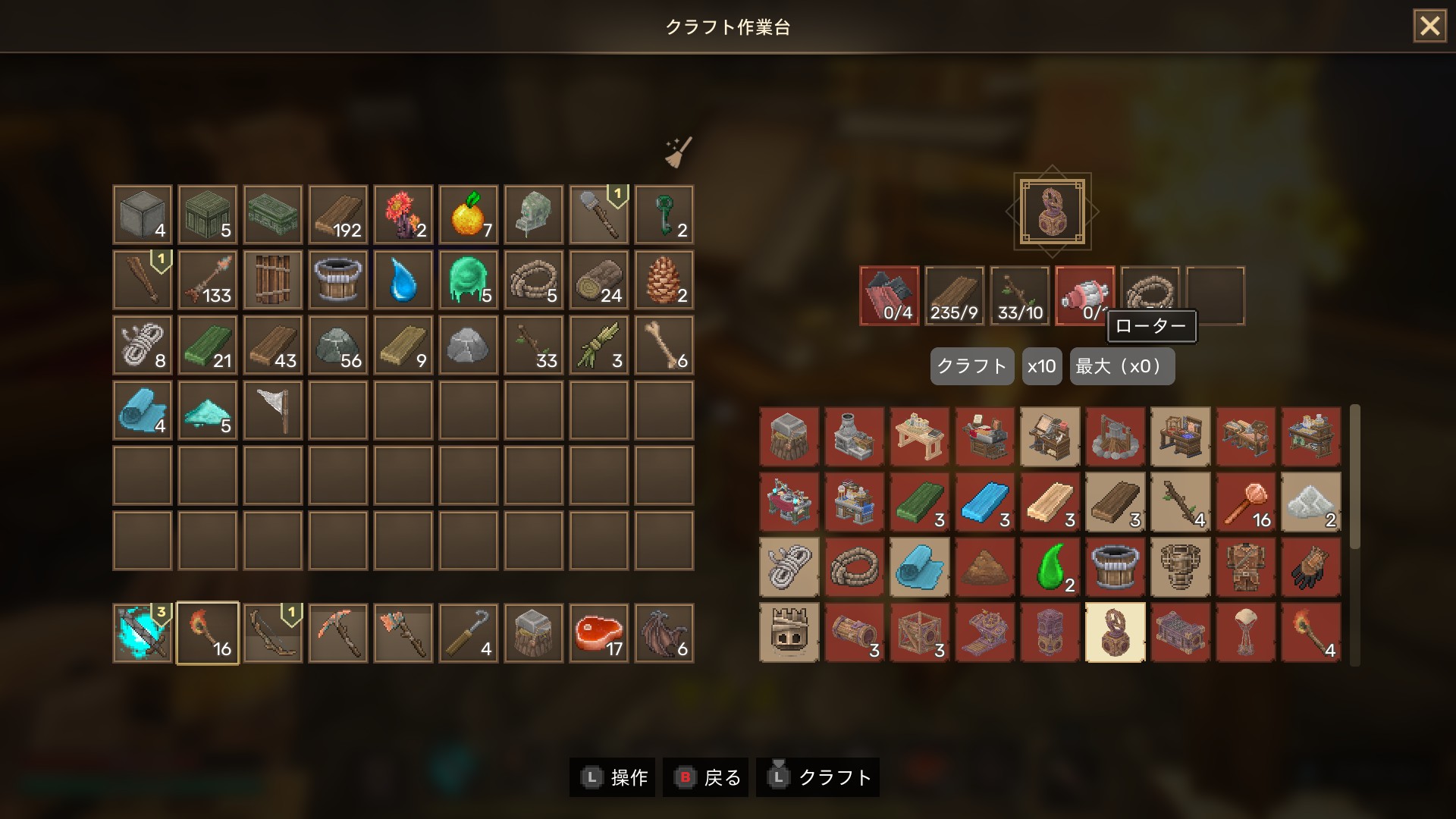The height and width of the screenshot is (819, 1456).
Task: Choose the pickaxe hotbar slot
Action: point(338,633)
